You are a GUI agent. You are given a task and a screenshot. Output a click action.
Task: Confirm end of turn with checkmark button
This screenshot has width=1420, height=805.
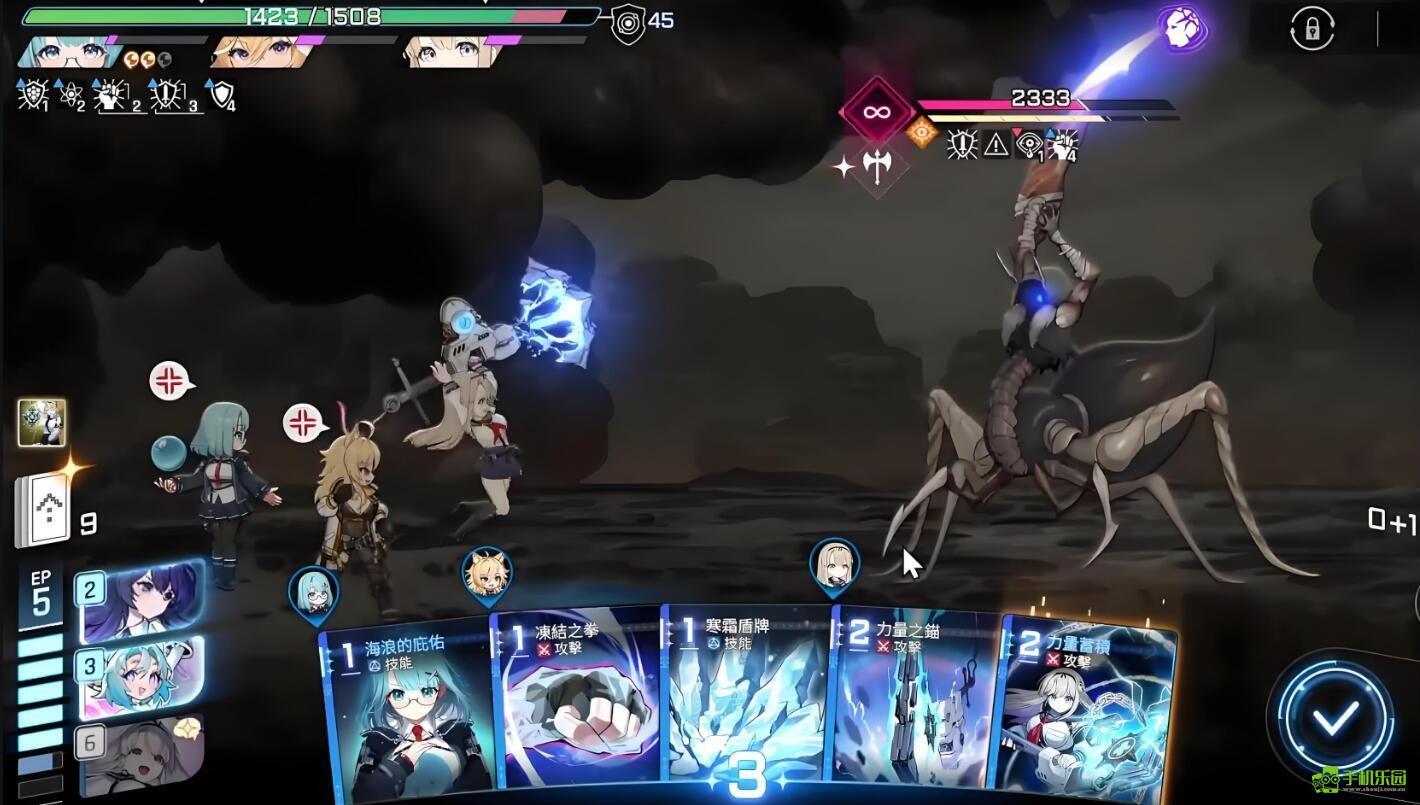(x=1335, y=717)
